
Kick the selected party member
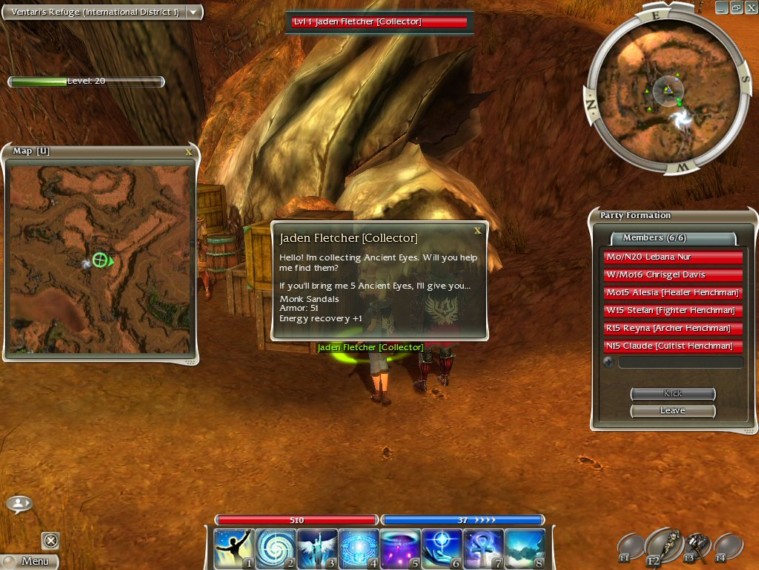[x=673, y=394]
